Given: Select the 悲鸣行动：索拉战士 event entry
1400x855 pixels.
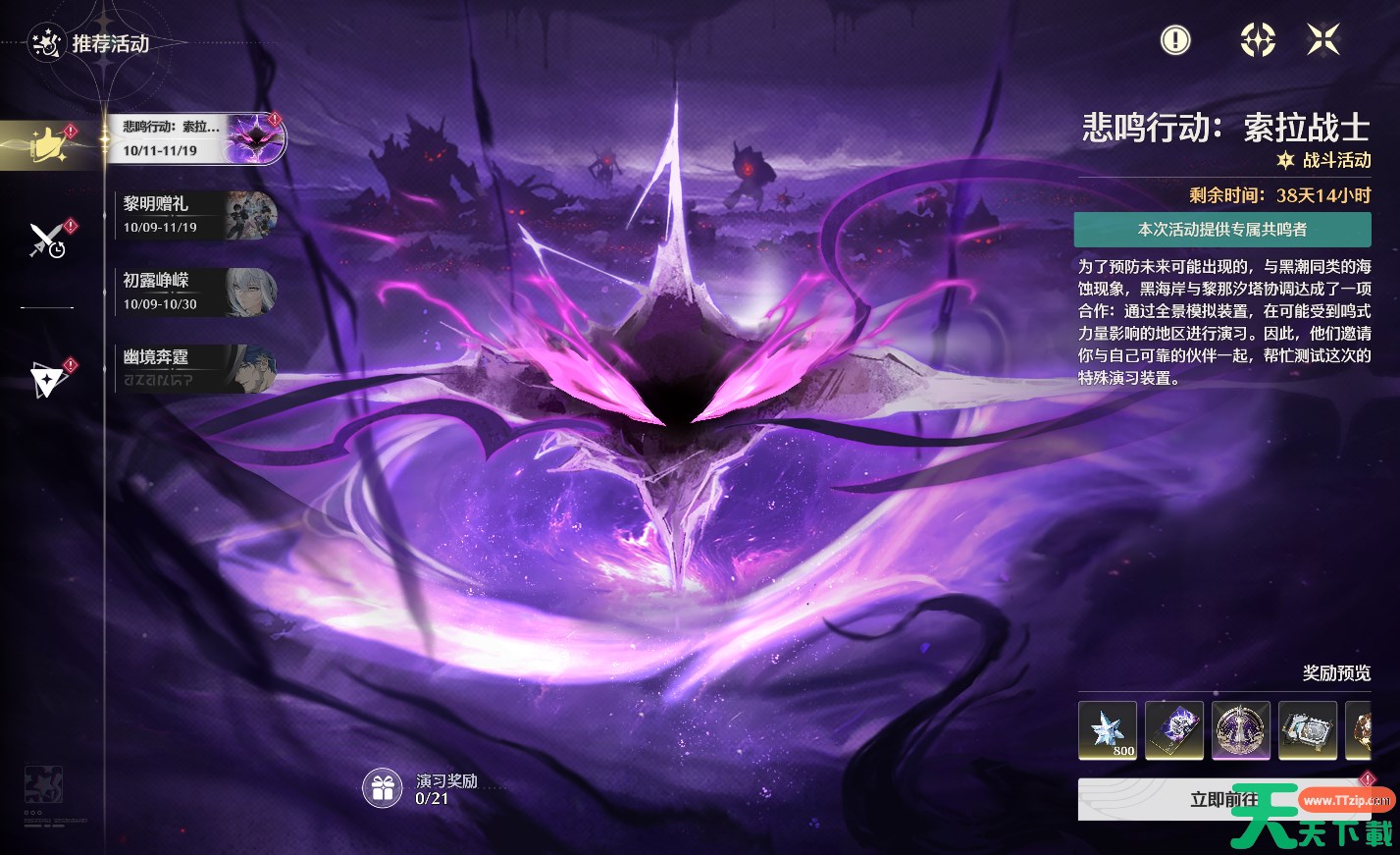Looking at the screenshot, I should pos(194,138).
